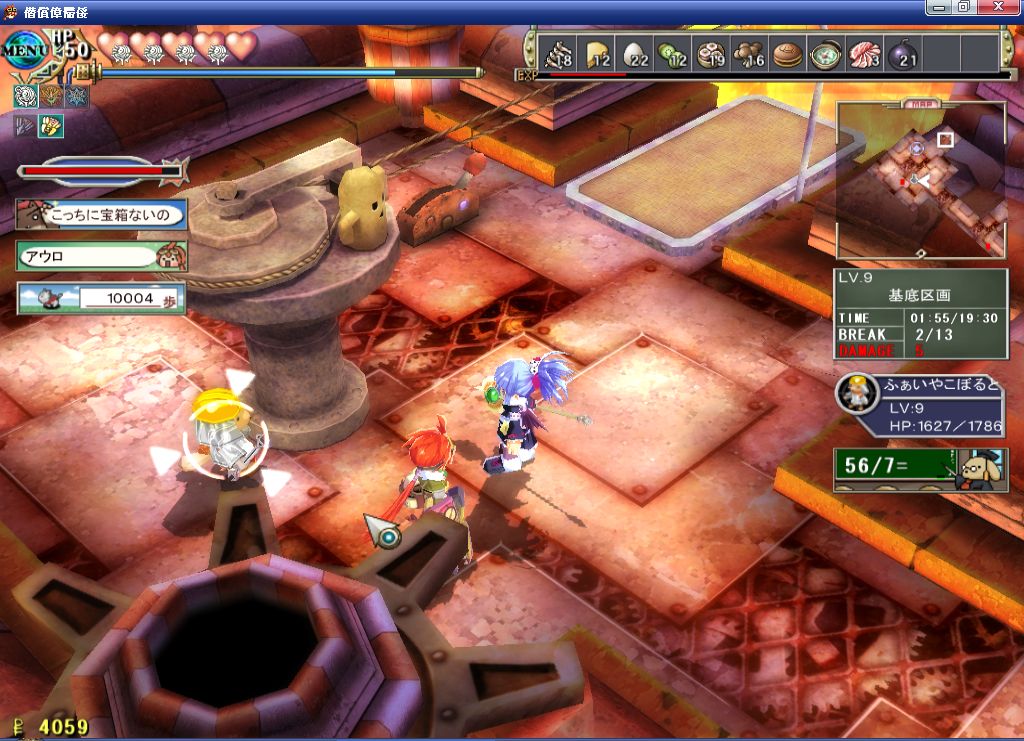
Task: Click the minimap
Action: click(x=920, y=180)
